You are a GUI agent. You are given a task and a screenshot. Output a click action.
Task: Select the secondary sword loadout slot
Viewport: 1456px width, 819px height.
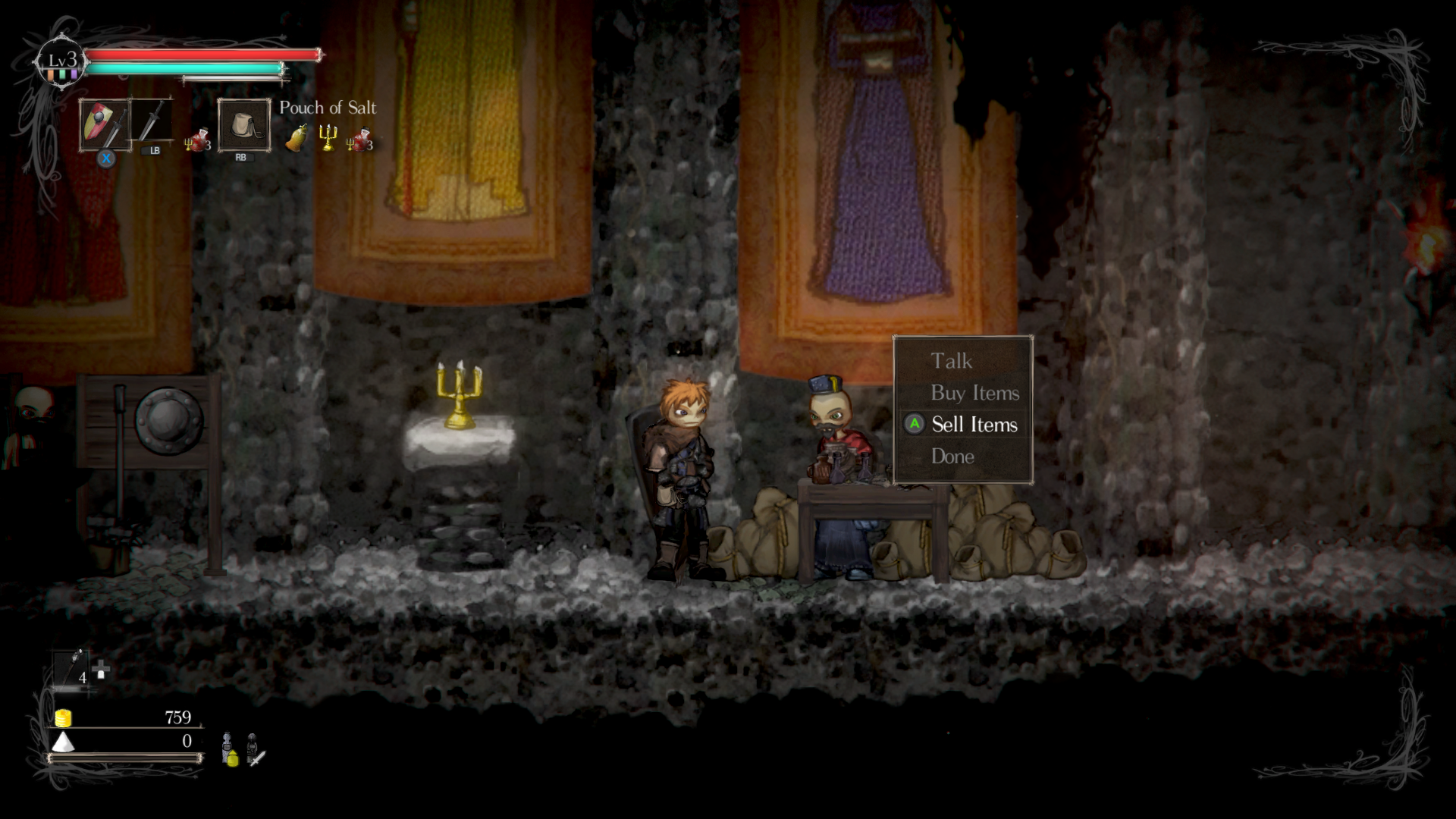pyautogui.click(x=152, y=121)
